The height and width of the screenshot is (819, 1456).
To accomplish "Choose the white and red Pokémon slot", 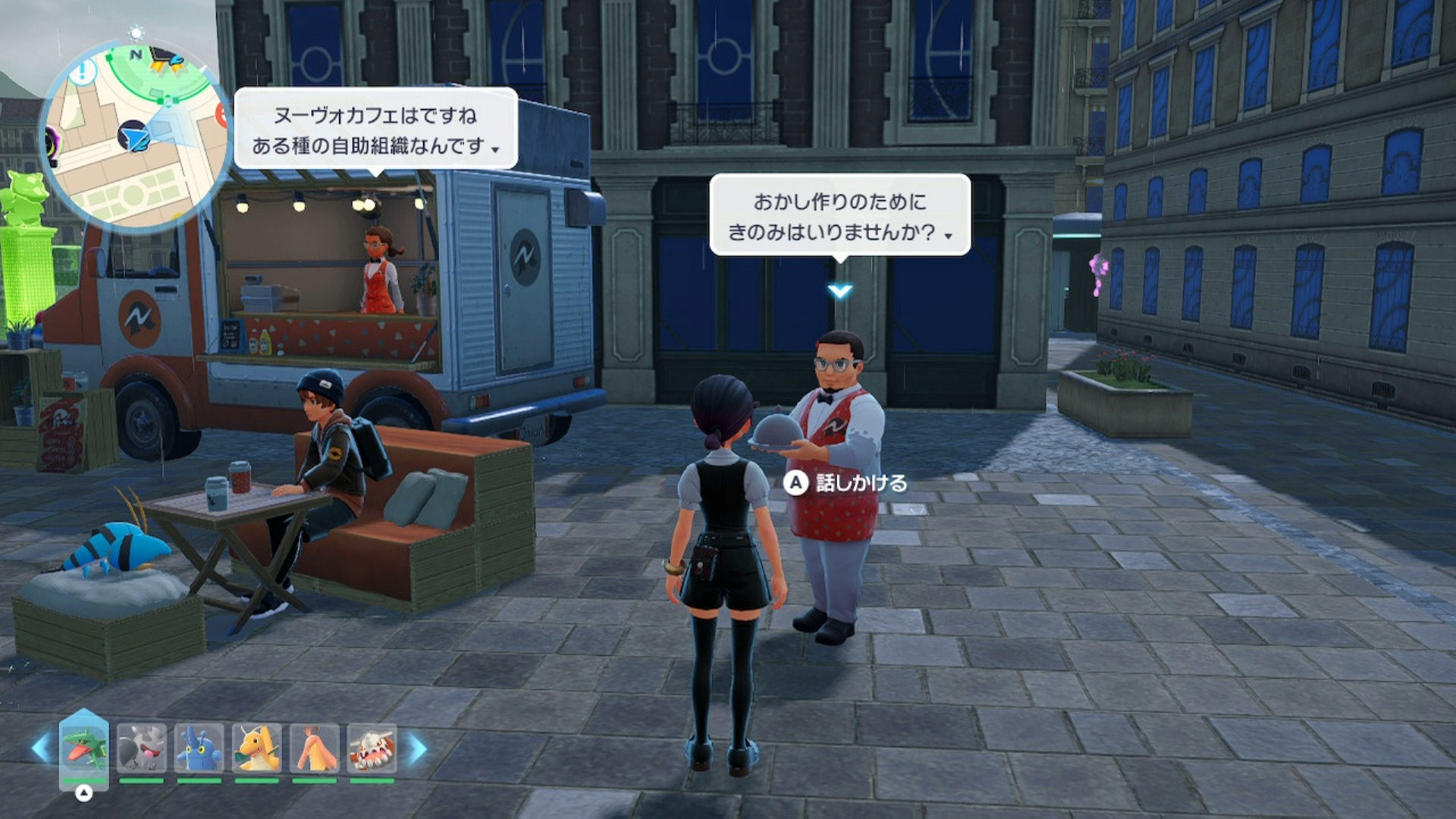I will pos(372,748).
